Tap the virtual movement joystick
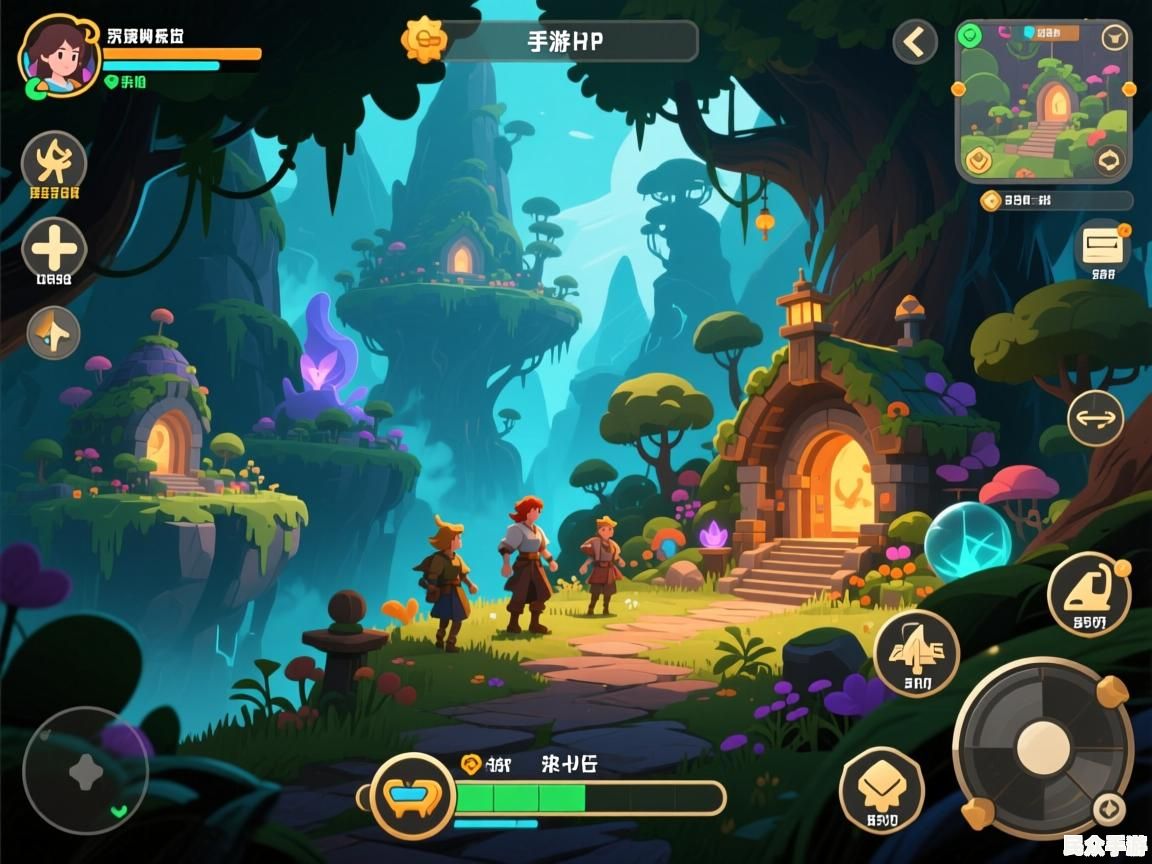 85,771
